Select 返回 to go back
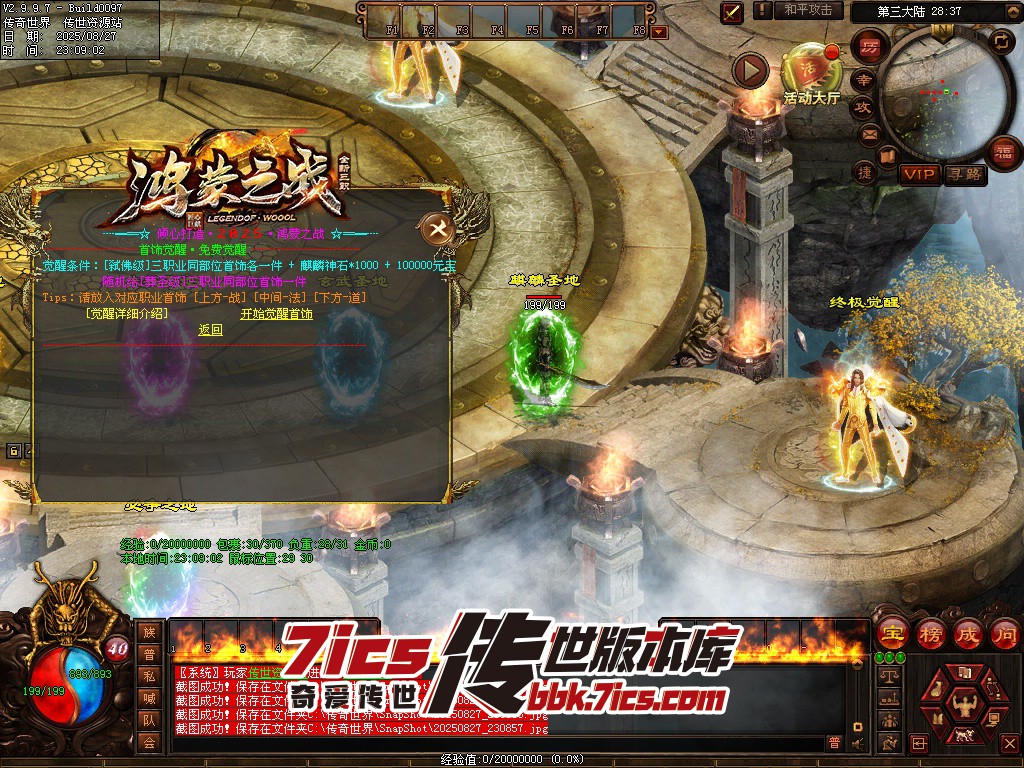Viewport: 1024px width, 768px height. click(x=210, y=330)
